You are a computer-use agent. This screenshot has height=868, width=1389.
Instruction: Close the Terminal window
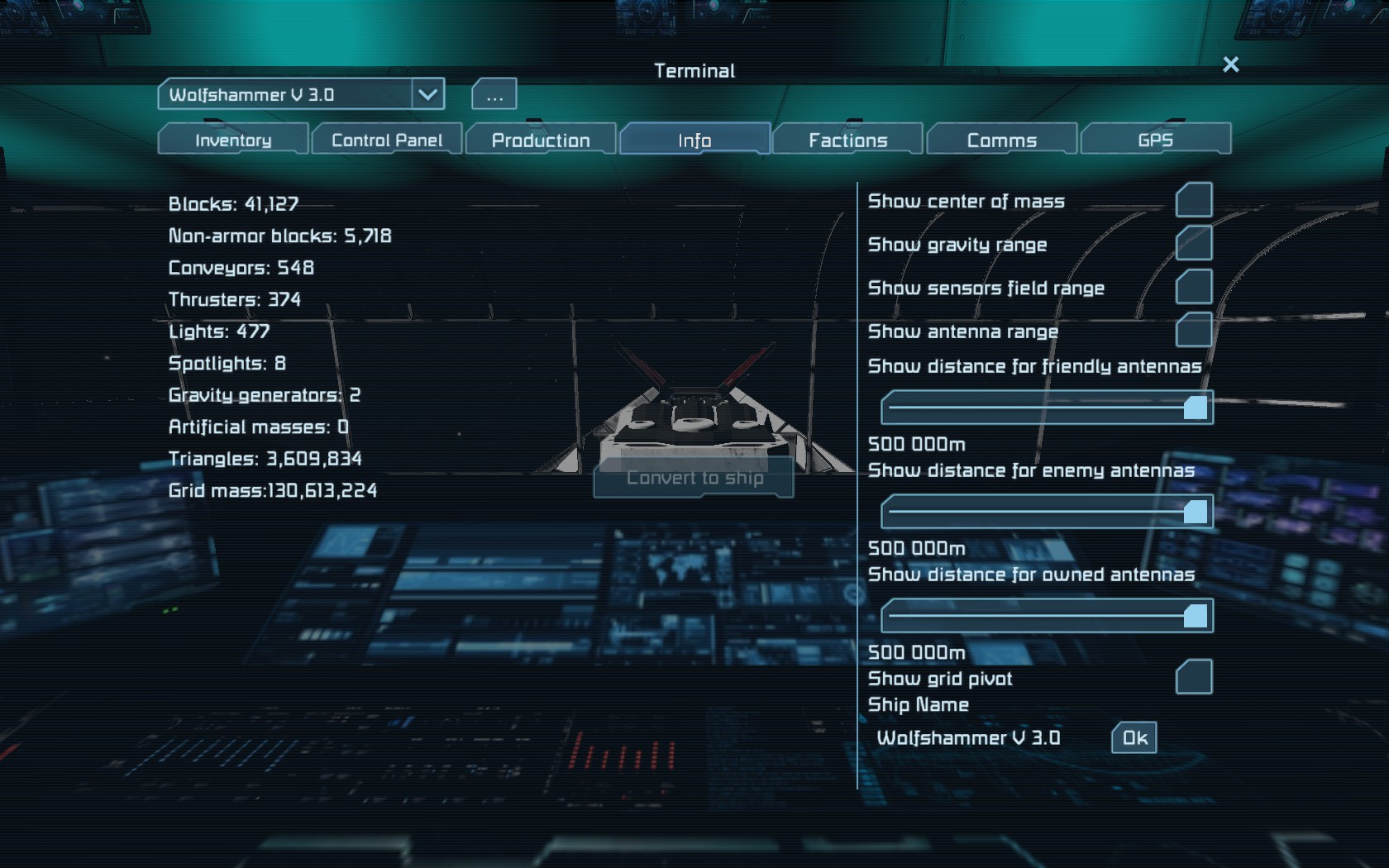[1230, 64]
